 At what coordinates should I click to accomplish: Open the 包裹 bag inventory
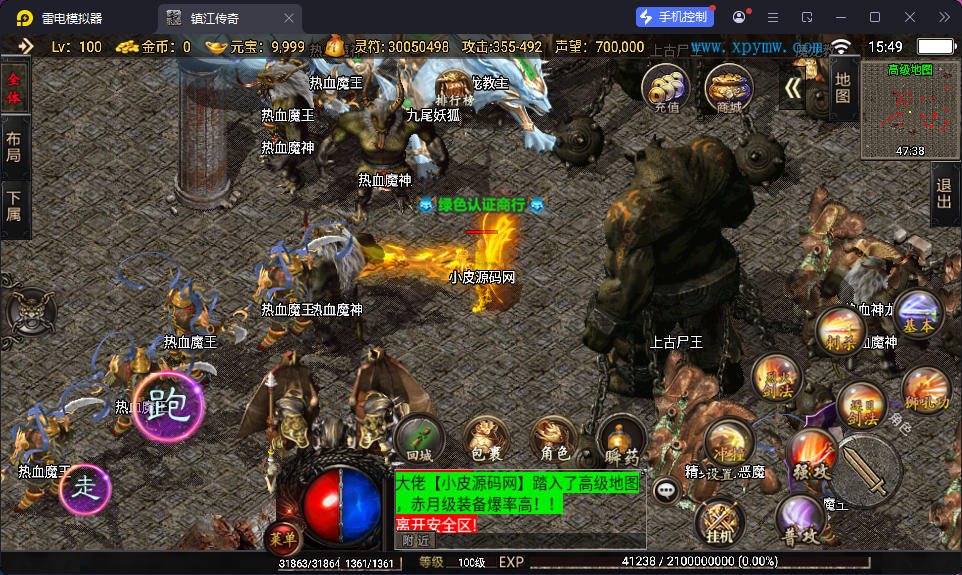(x=486, y=440)
